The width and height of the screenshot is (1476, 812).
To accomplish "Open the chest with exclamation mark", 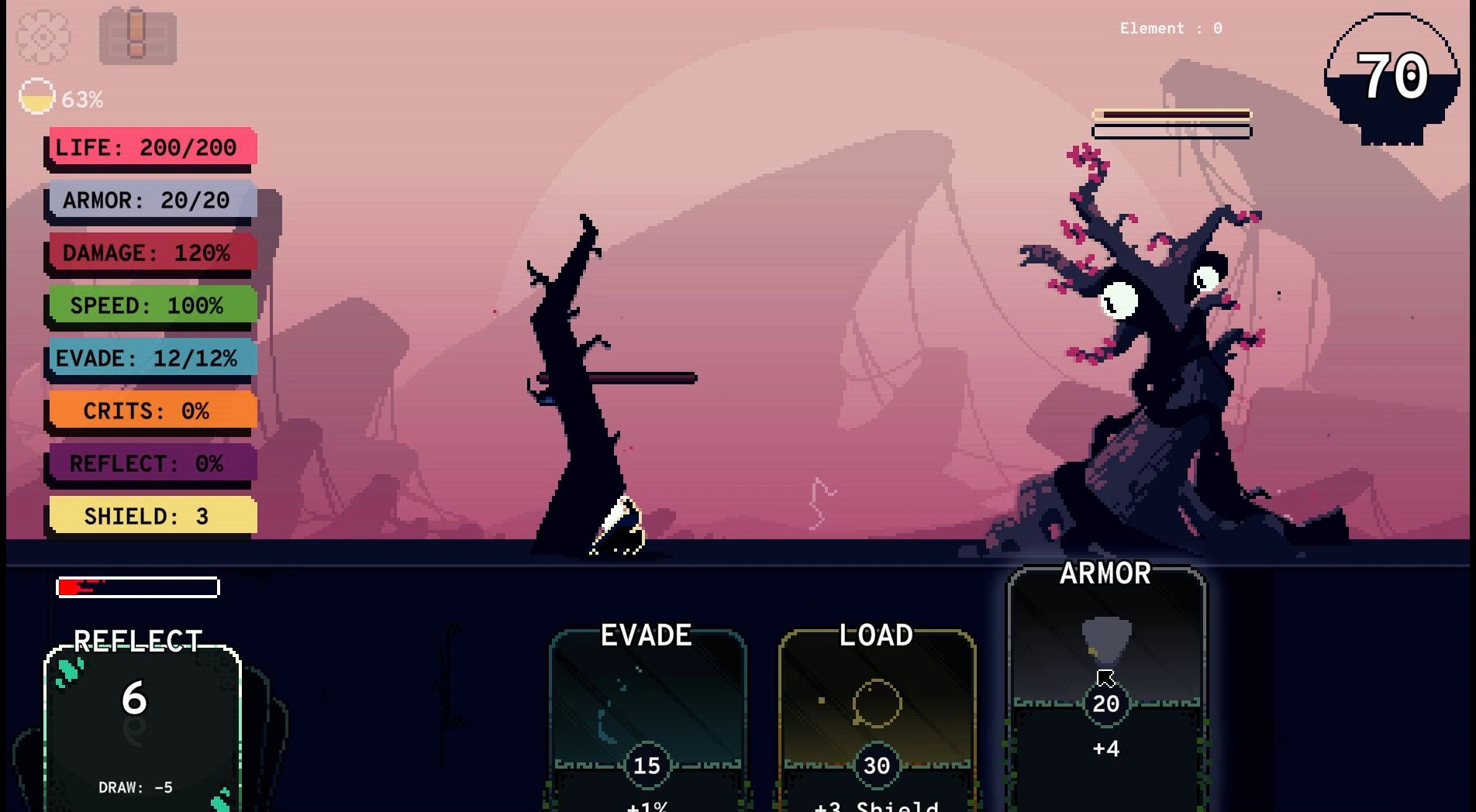I will [x=137, y=36].
